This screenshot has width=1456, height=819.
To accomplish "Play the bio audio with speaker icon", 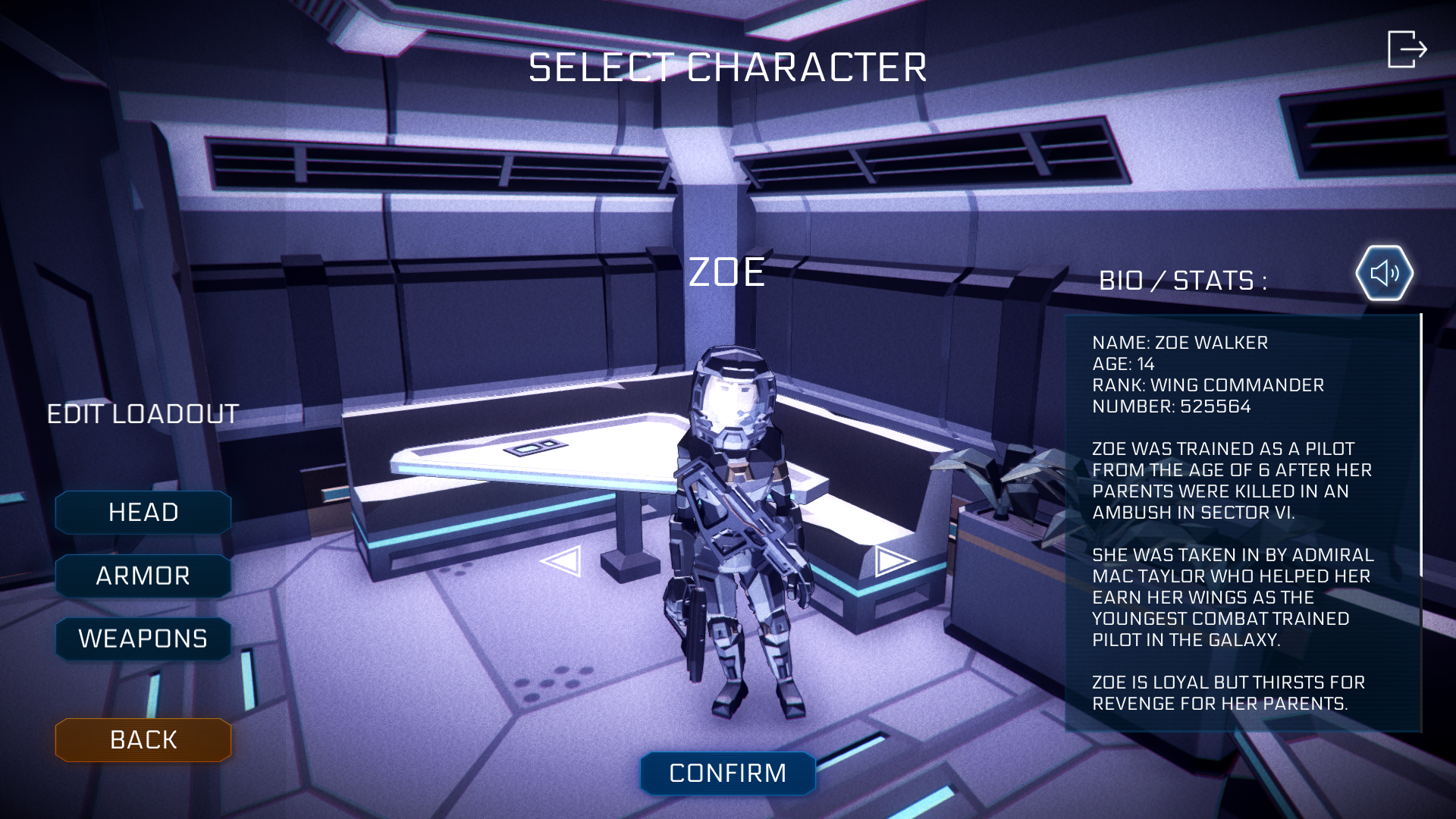I will pyautogui.click(x=1384, y=273).
